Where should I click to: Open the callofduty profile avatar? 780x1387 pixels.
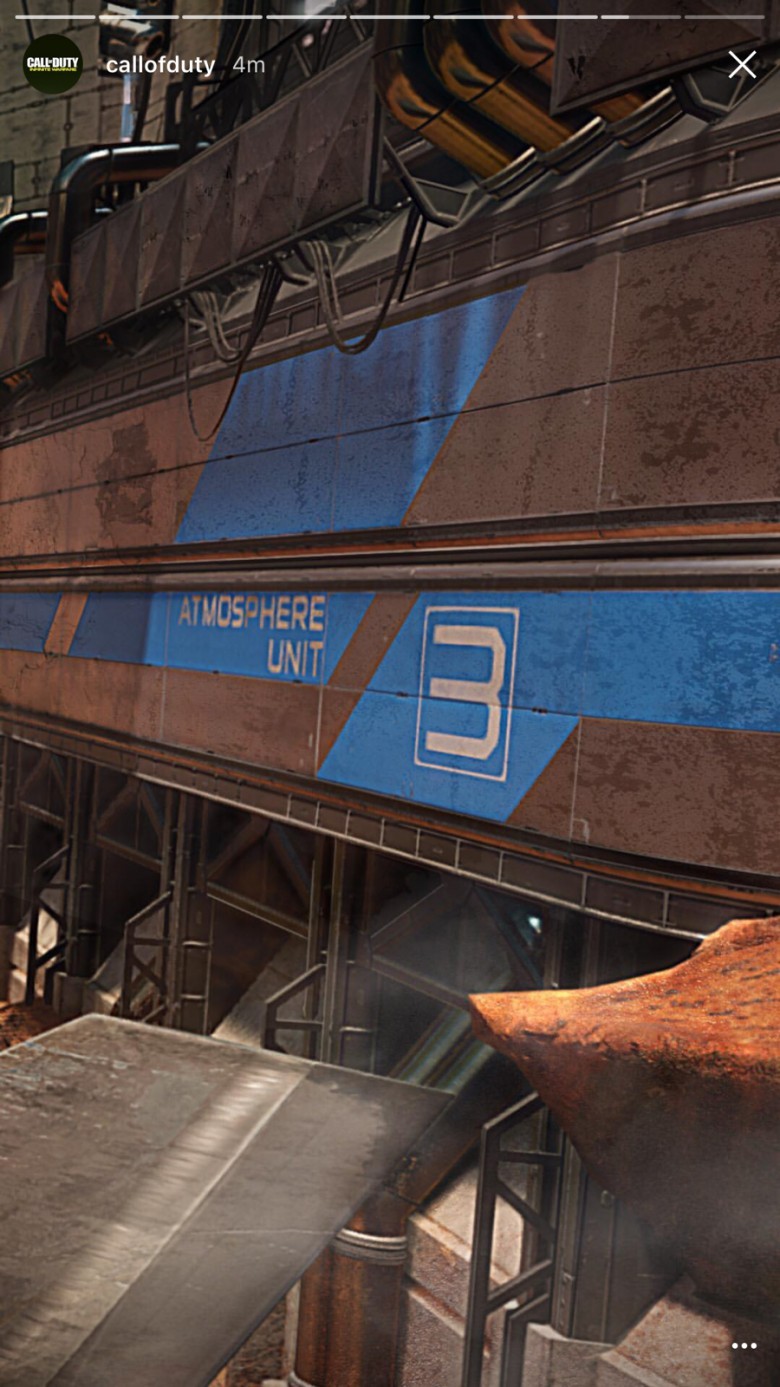pyautogui.click(x=52, y=64)
